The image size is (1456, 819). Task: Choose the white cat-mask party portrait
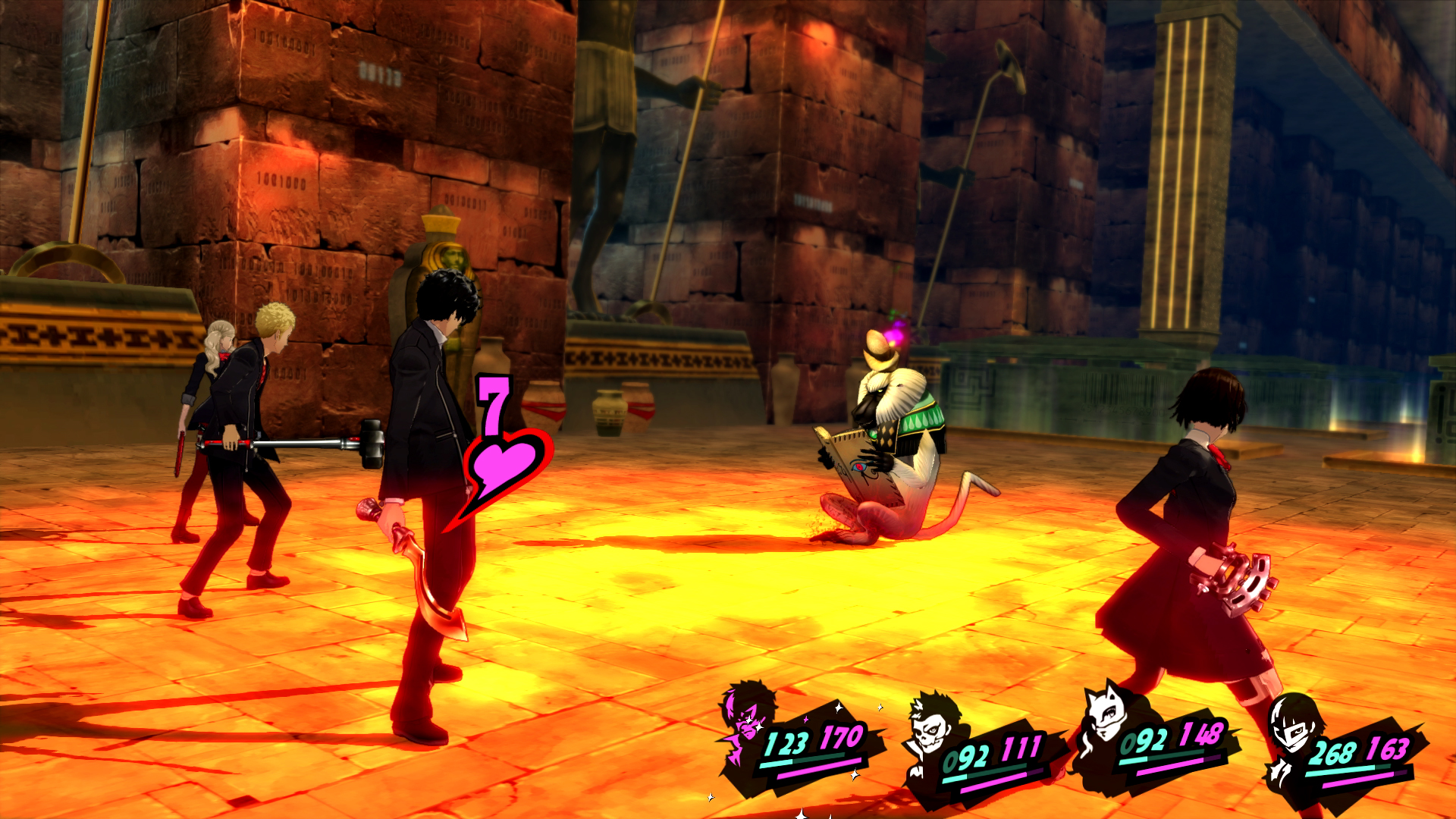click(1109, 717)
